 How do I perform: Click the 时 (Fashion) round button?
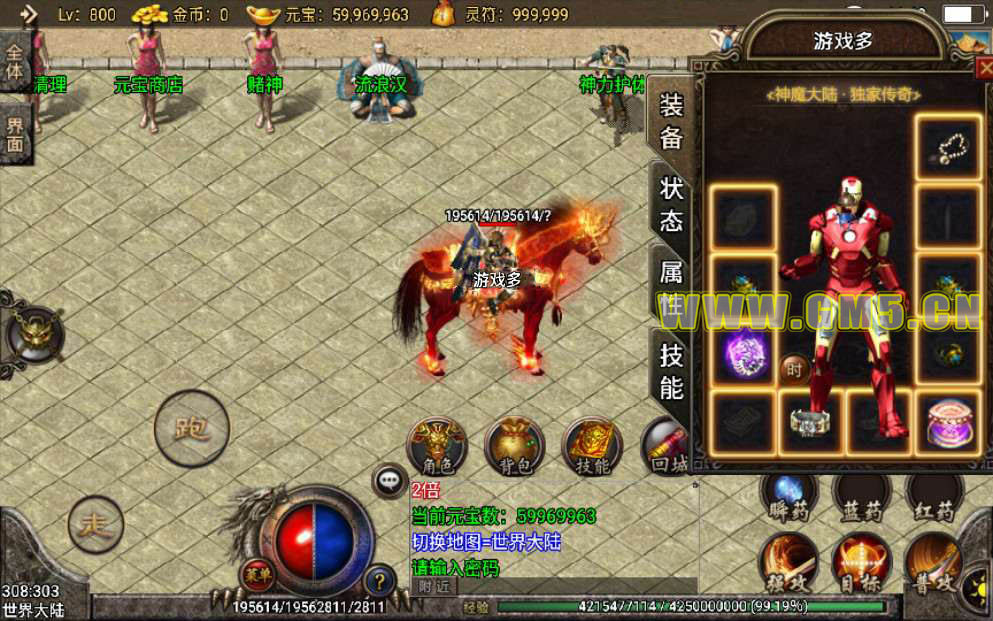[794, 369]
